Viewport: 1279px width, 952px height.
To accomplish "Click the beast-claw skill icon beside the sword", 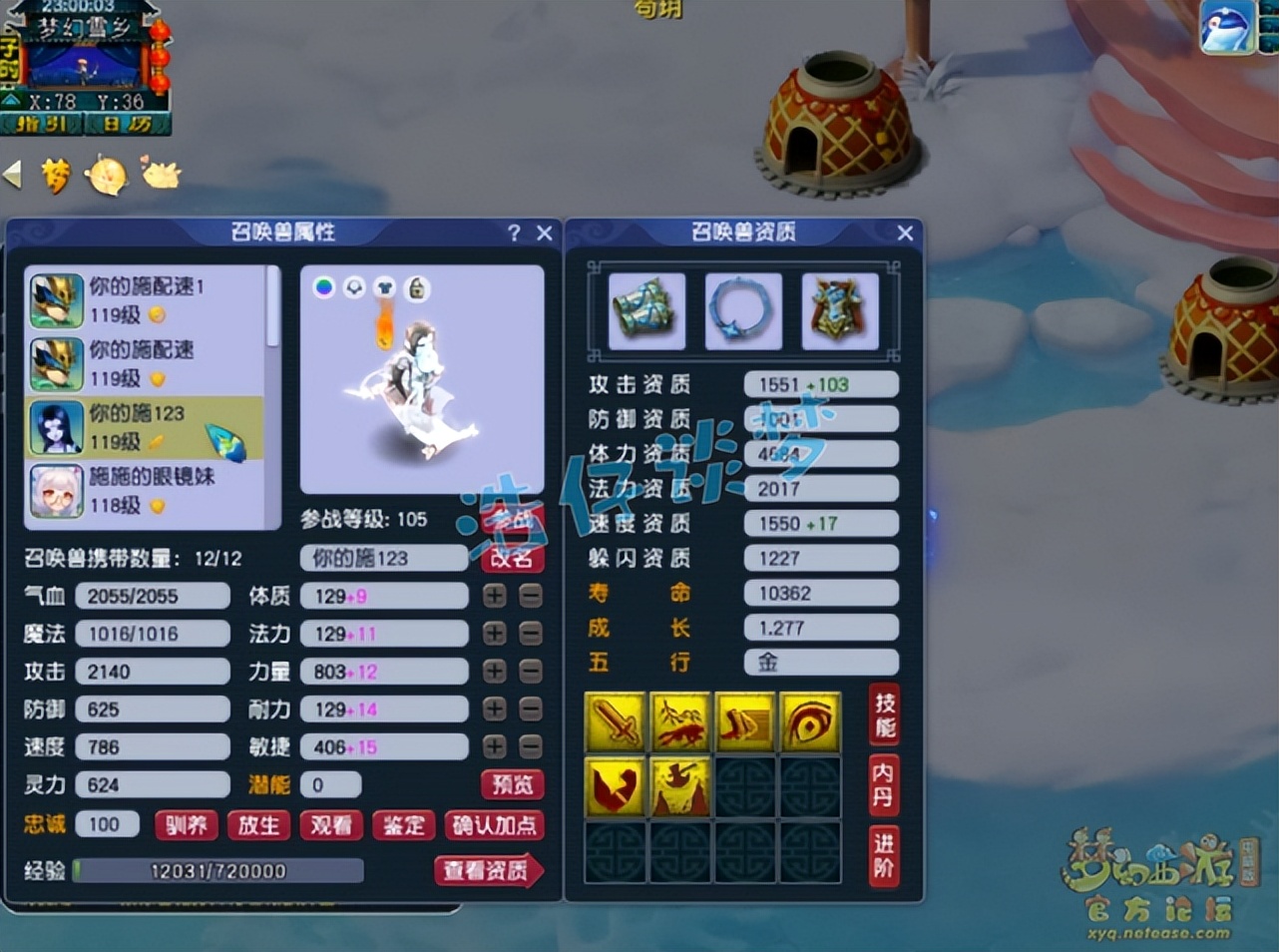I will [680, 722].
